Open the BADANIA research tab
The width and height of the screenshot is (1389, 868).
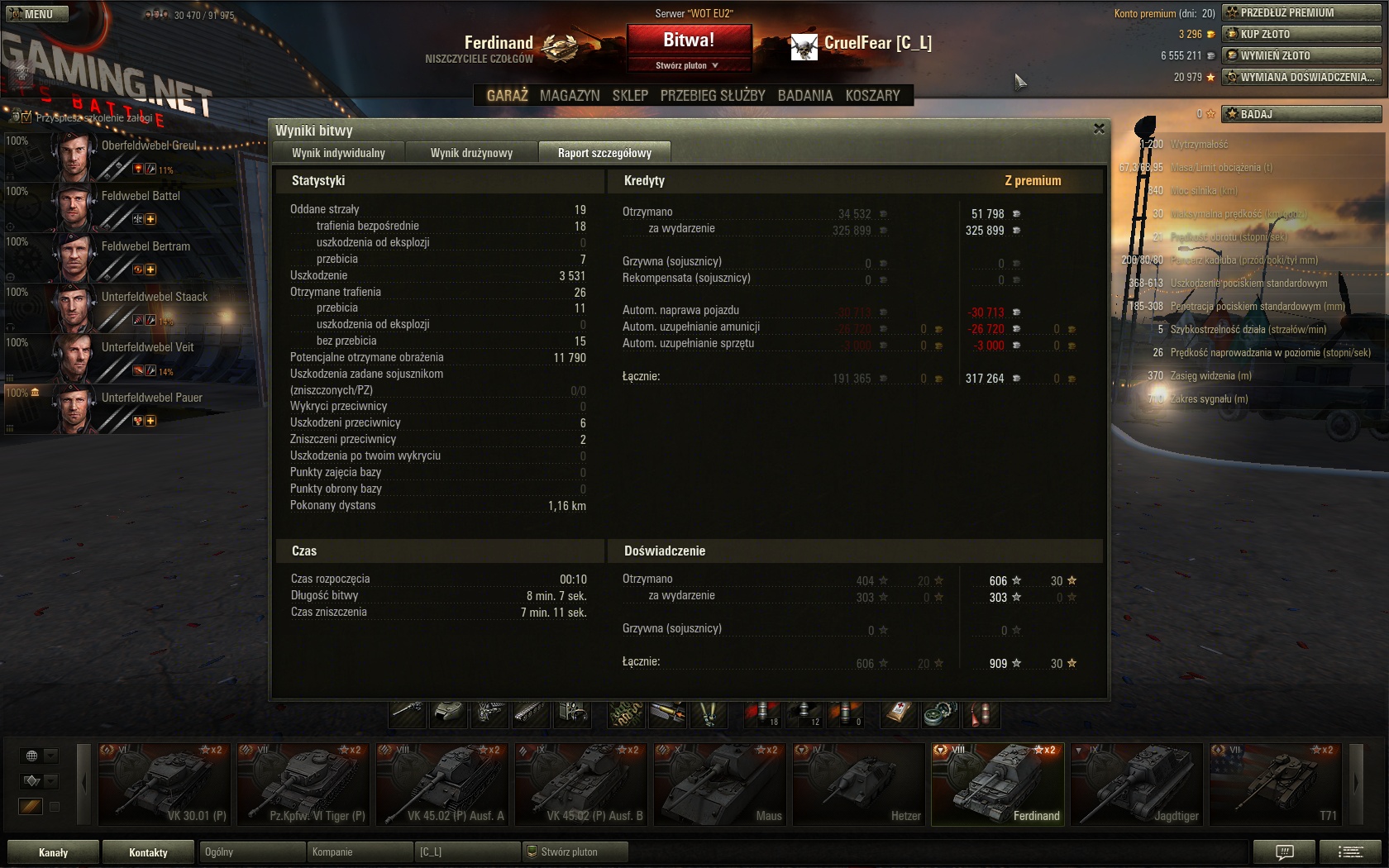coord(804,96)
